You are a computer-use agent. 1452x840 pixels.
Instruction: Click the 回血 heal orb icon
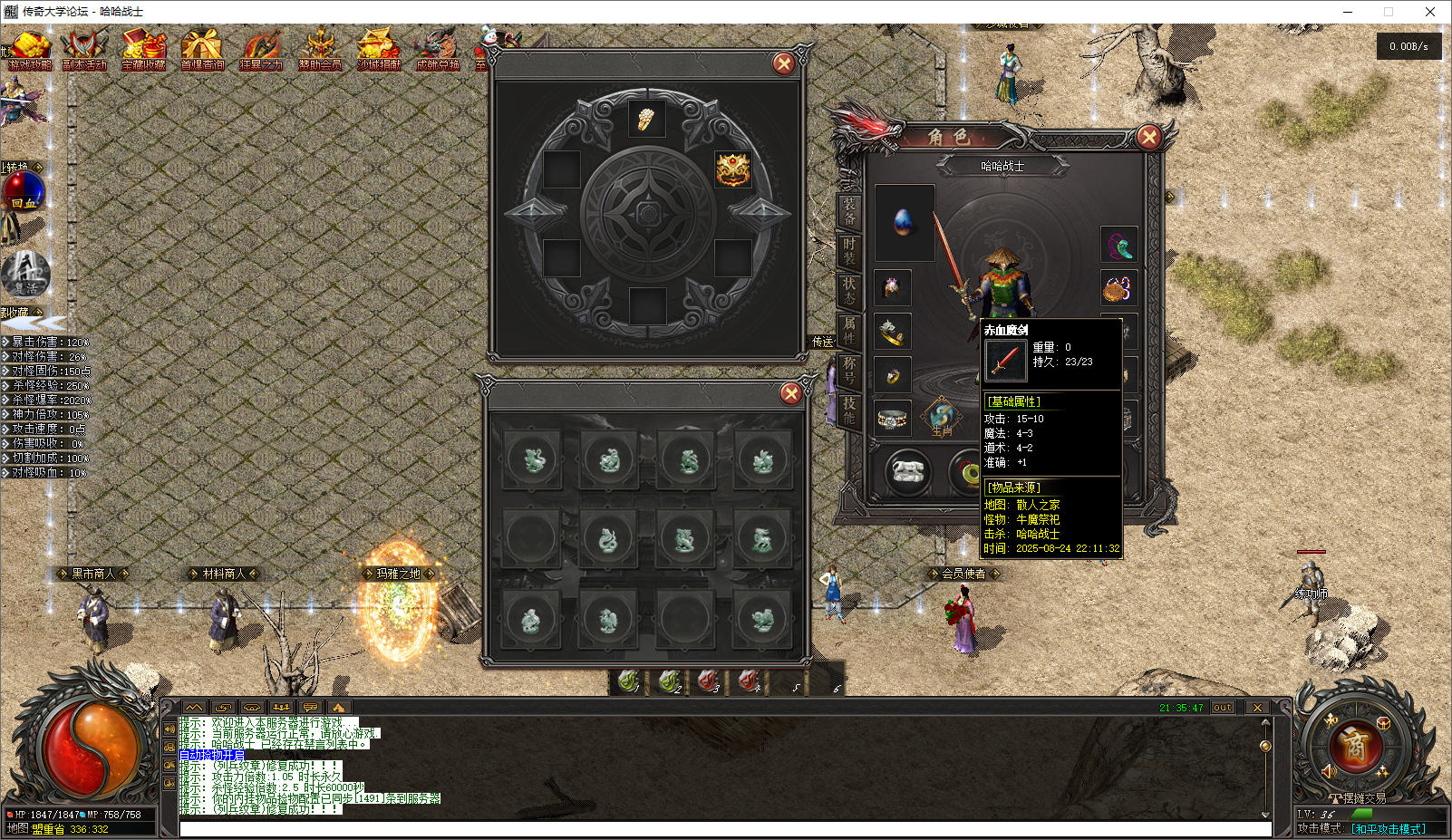tap(24, 191)
